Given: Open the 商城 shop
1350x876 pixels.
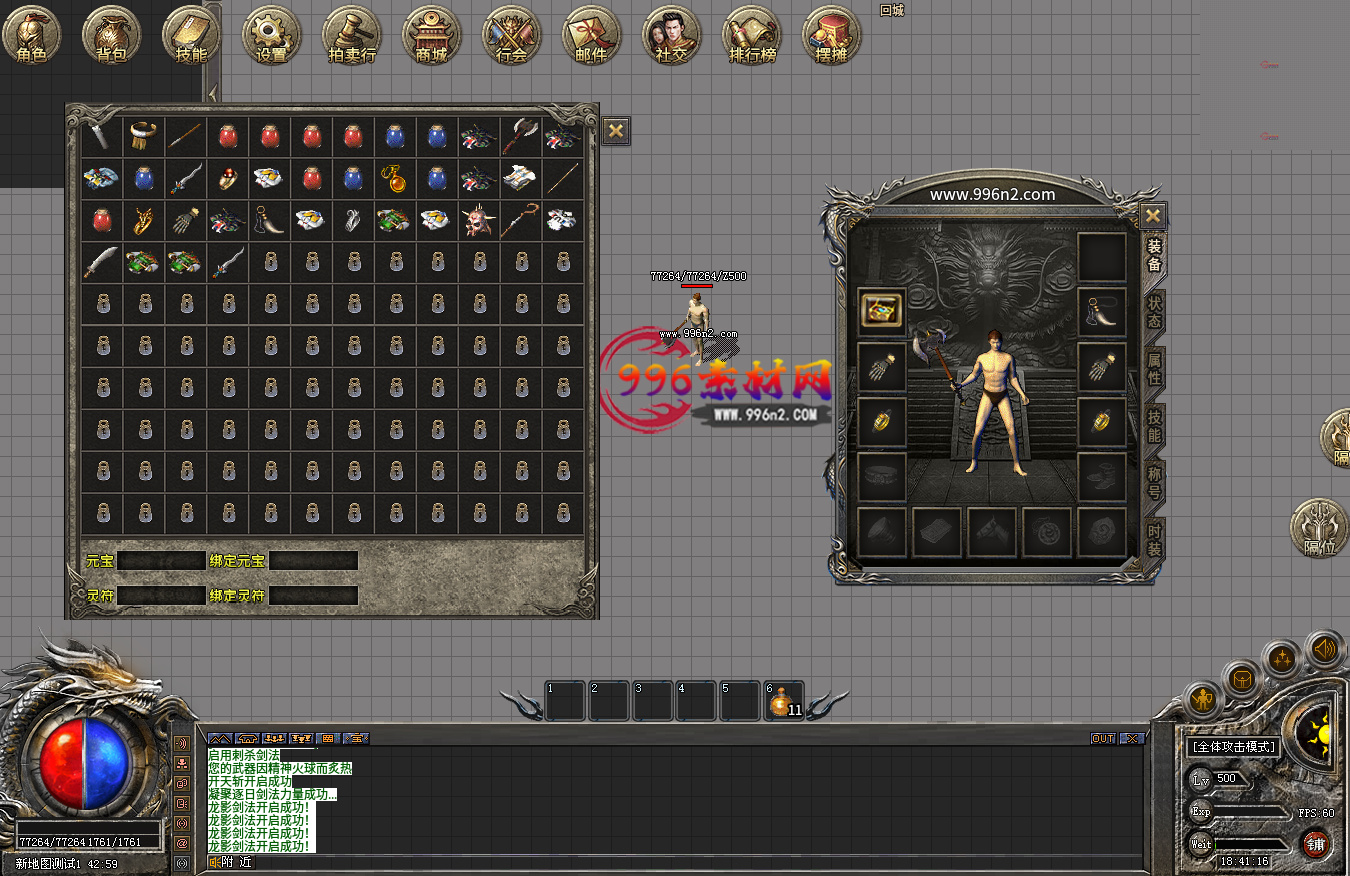Looking at the screenshot, I should click(x=431, y=36).
